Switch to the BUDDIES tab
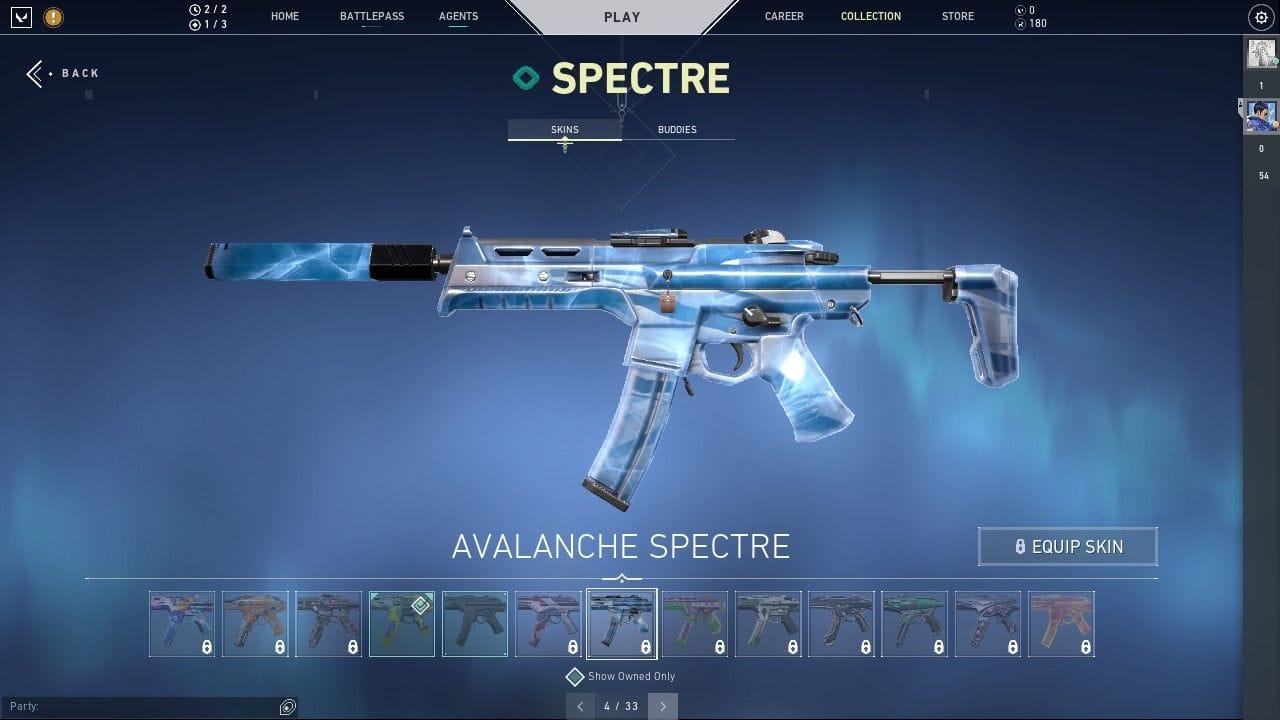1280x720 pixels. [677, 129]
